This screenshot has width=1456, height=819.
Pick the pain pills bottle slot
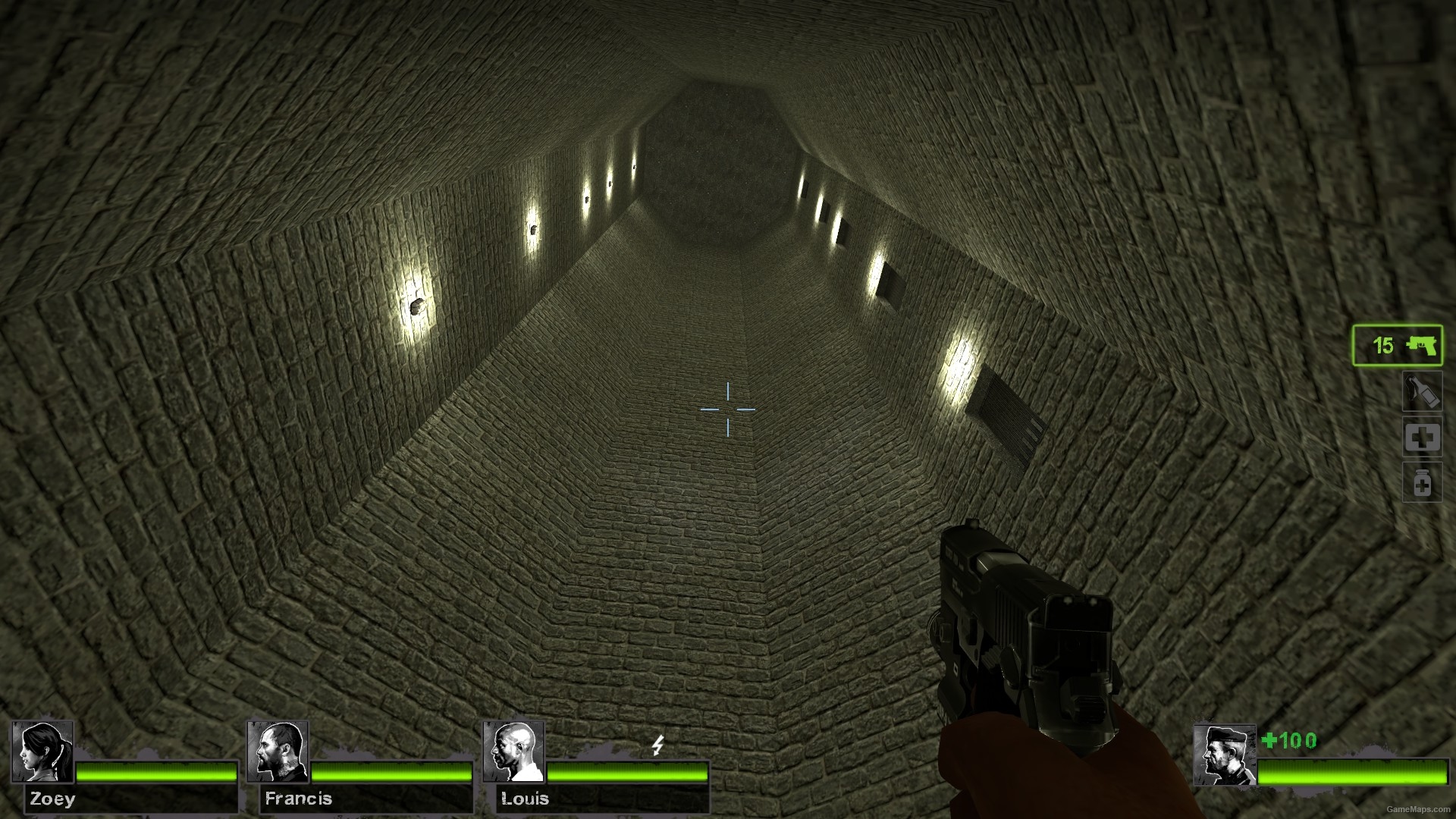[1422, 483]
